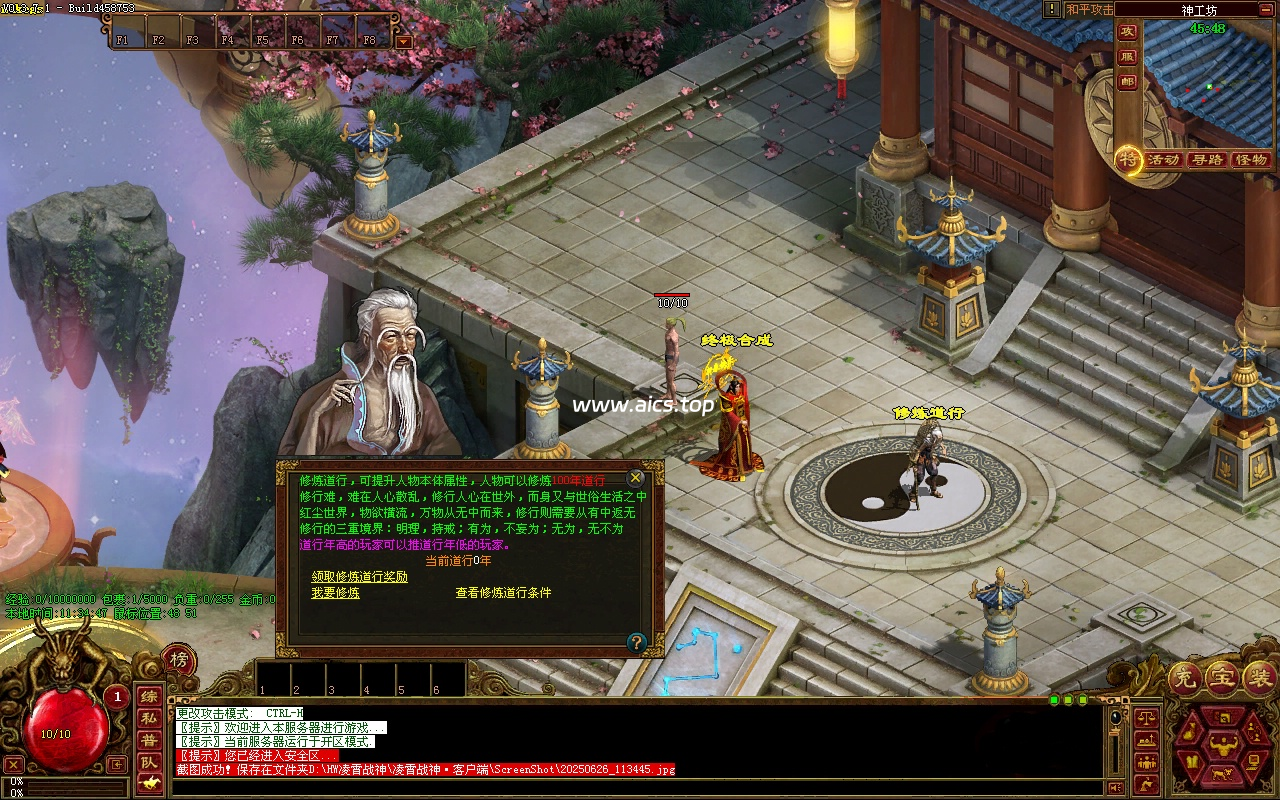Image resolution: width=1280 pixels, height=800 pixels.
Task: Open the 活动 events button
Action: pyautogui.click(x=1163, y=160)
